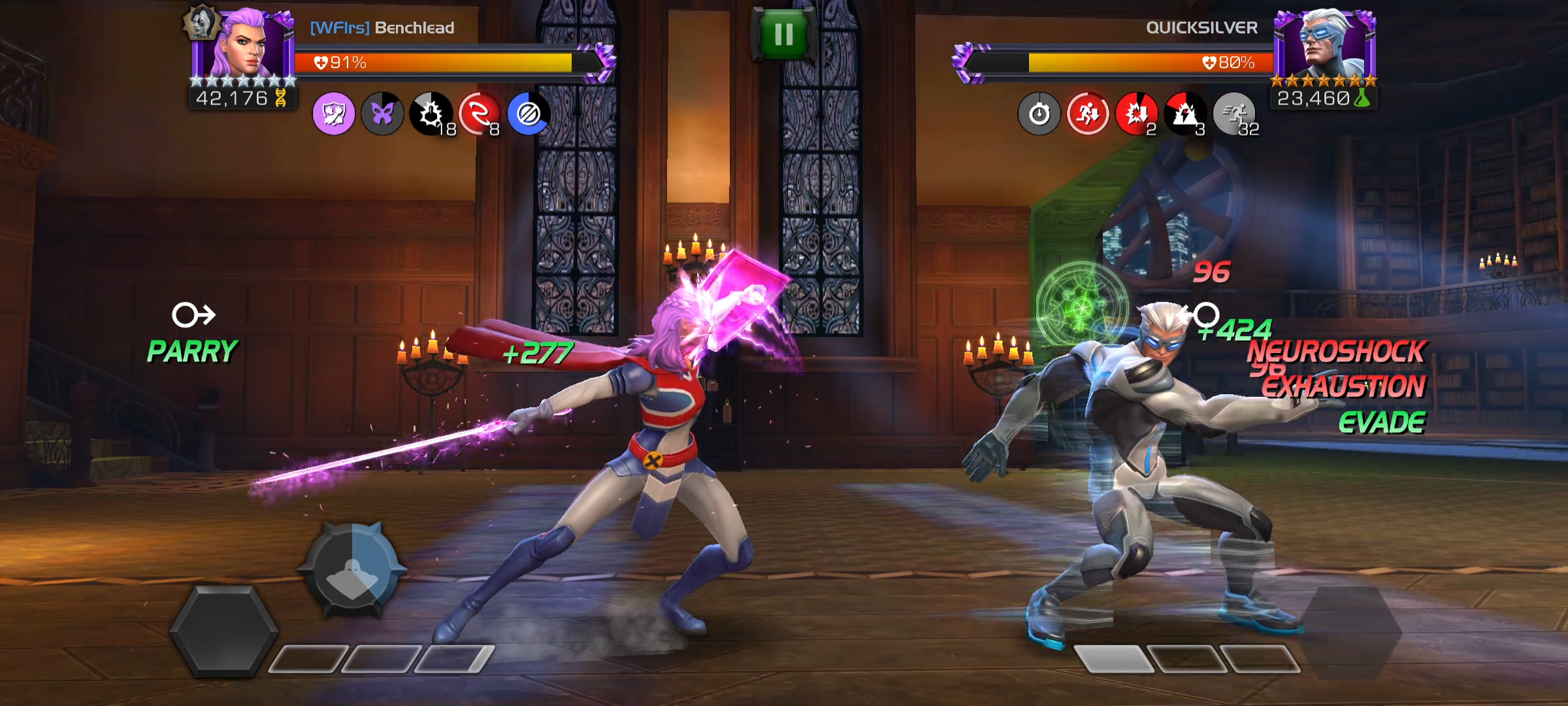Pause the fight with the green button

point(783,34)
